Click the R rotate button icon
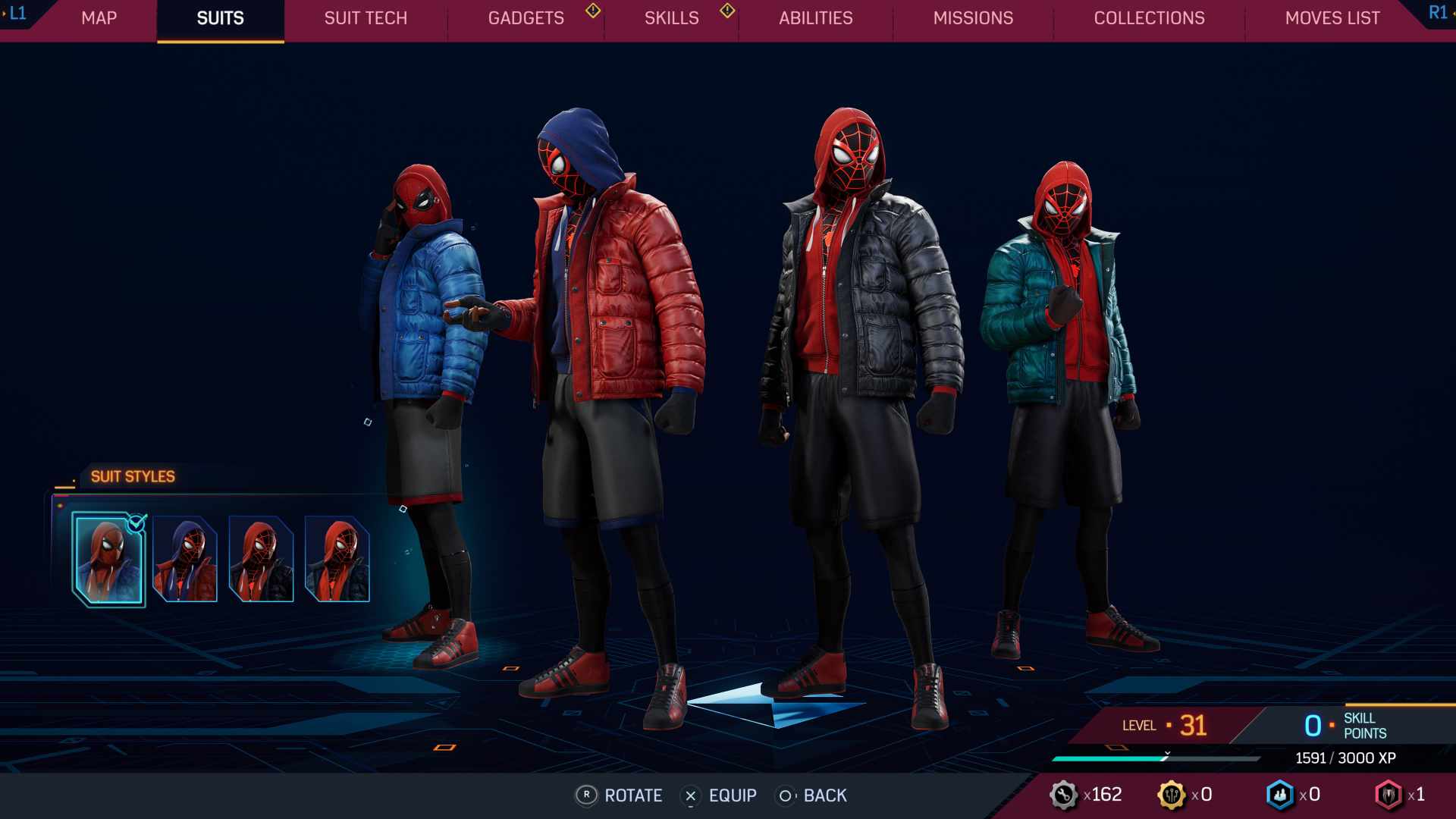The image size is (1456, 819). click(x=585, y=795)
